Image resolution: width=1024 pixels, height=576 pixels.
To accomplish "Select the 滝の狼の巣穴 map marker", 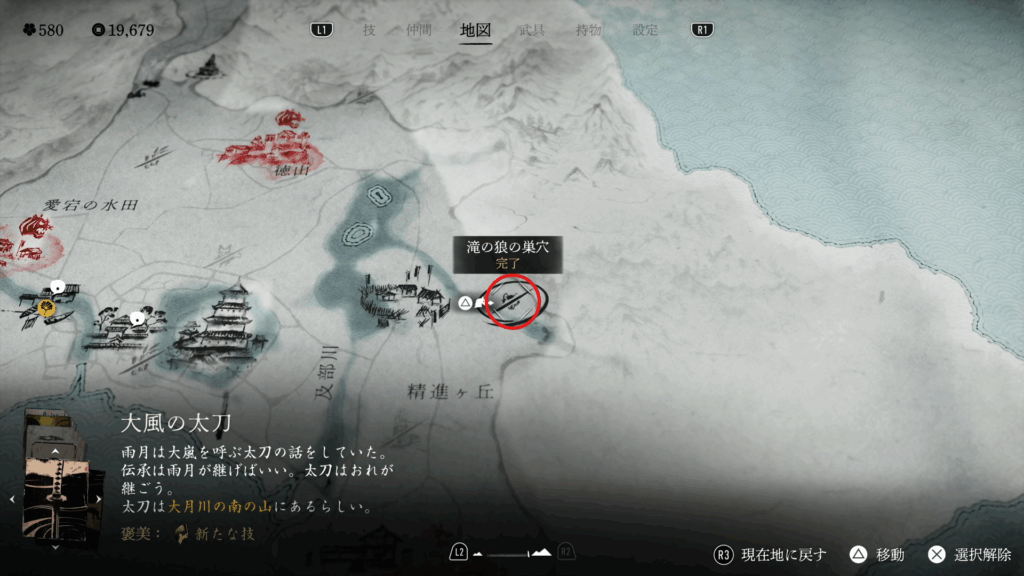I will 513,300.
